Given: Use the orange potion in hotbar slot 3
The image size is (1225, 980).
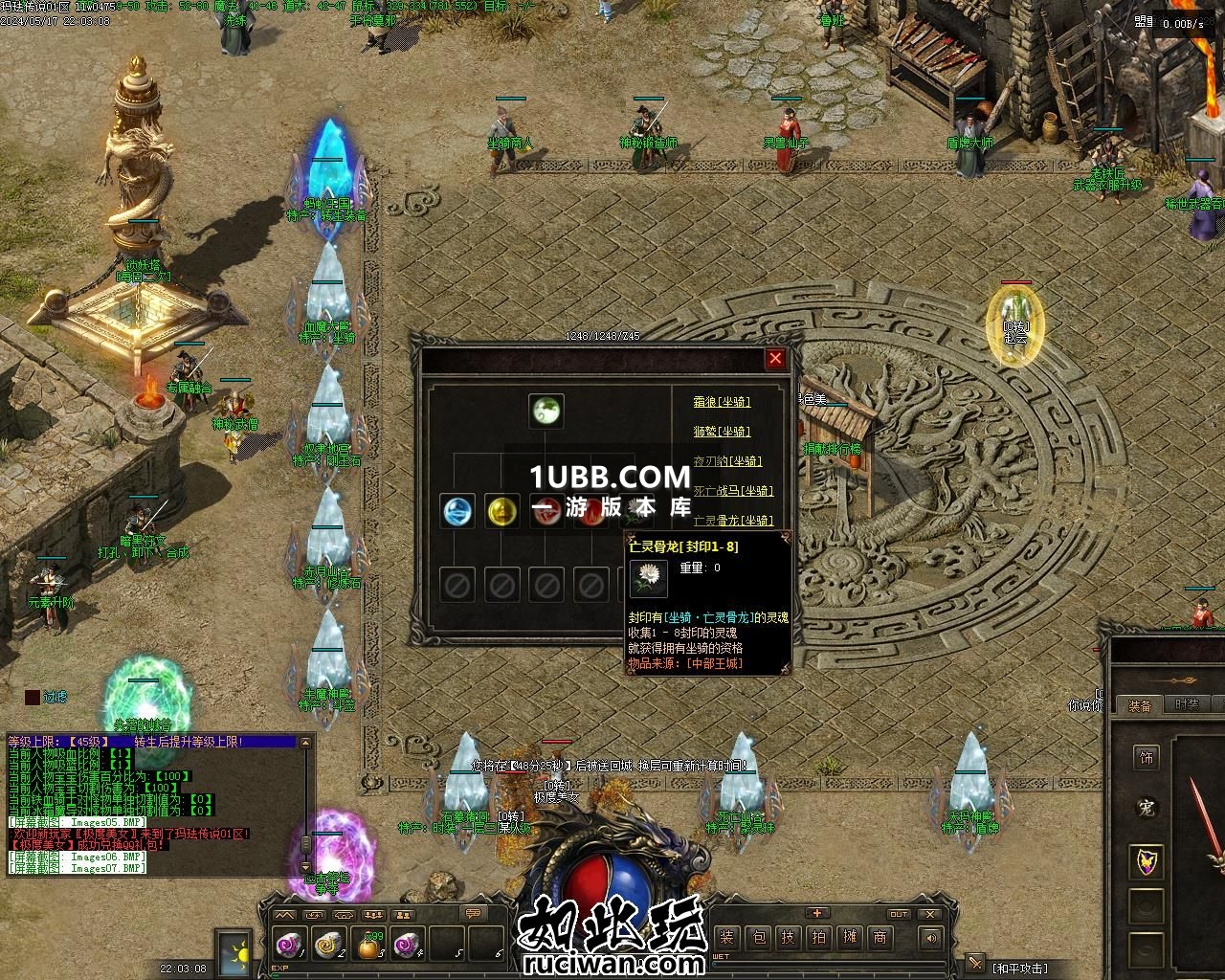Looking at the screenshot, I should tap(367, 946).
